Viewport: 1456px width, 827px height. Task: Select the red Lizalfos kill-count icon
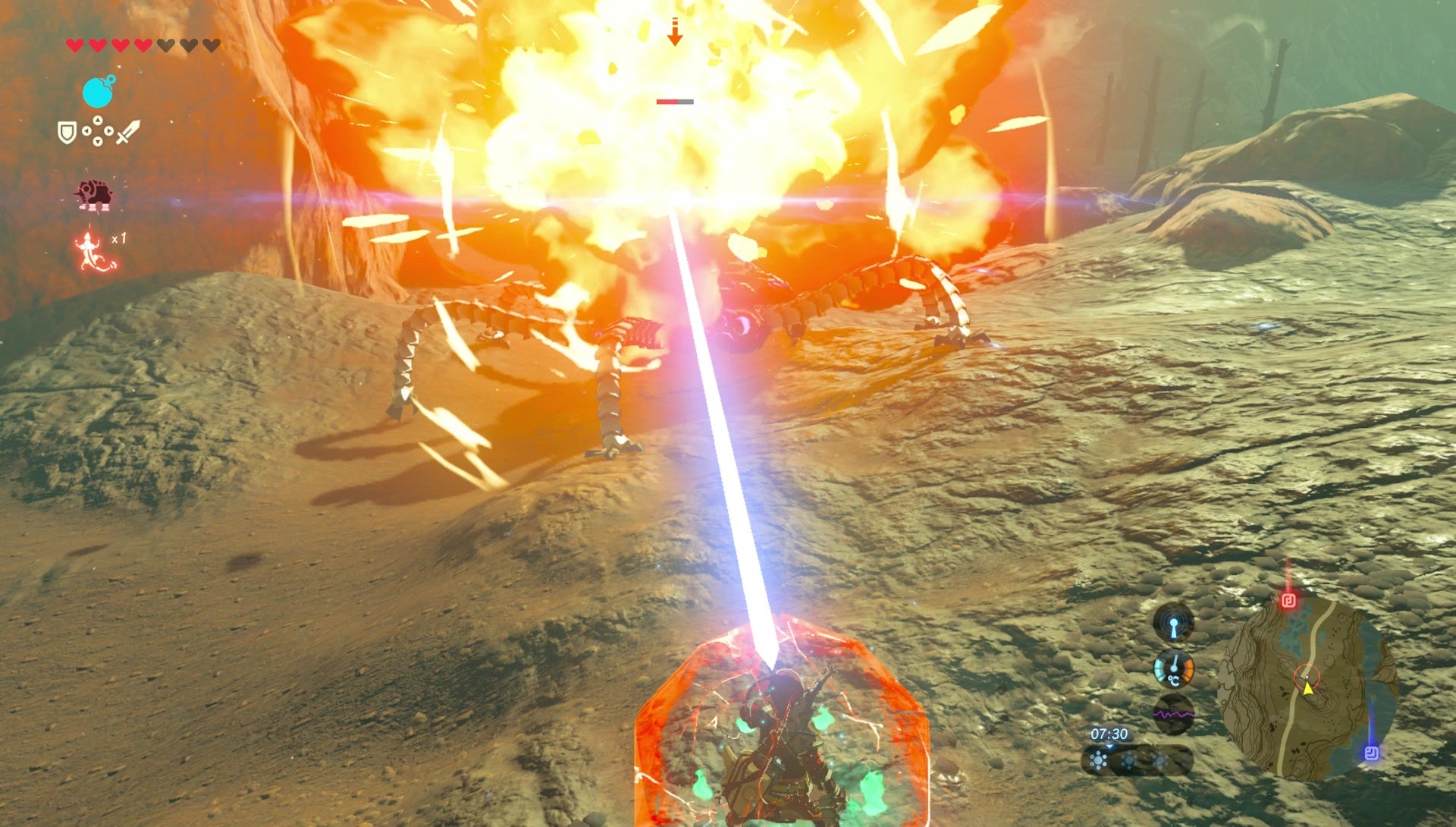88,246
